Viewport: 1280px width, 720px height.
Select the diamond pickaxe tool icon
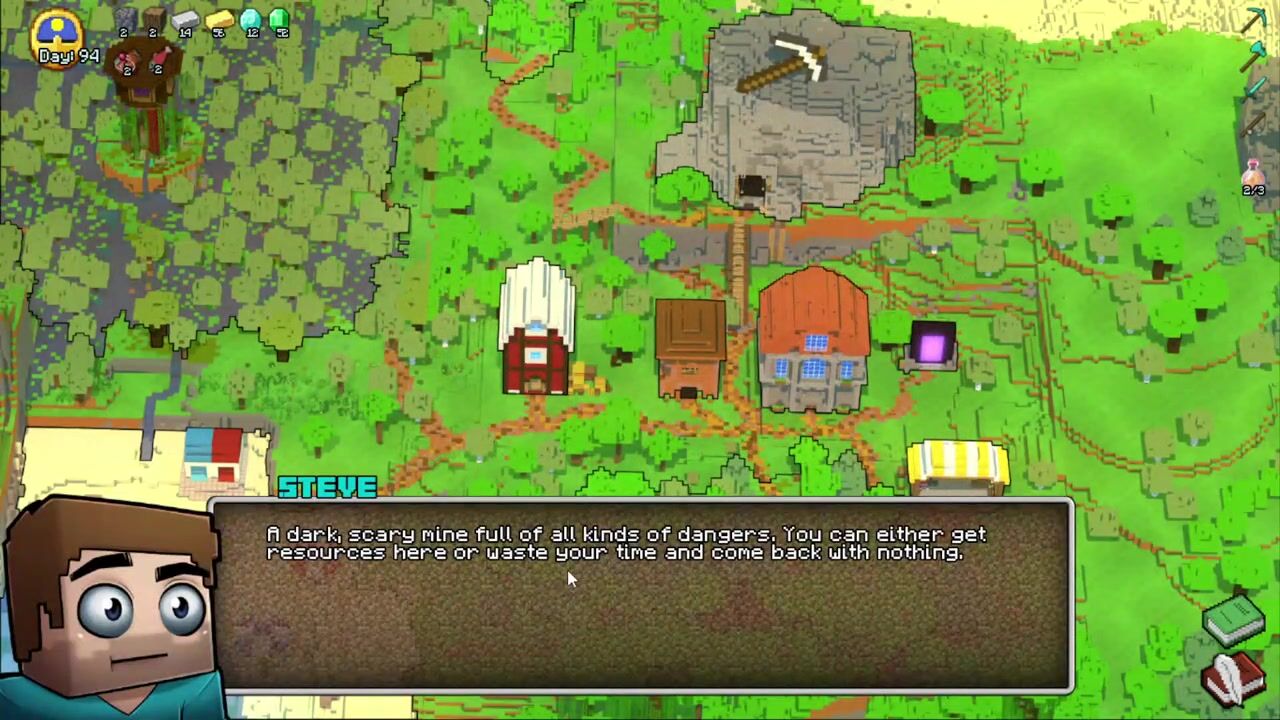(1253, 20)
